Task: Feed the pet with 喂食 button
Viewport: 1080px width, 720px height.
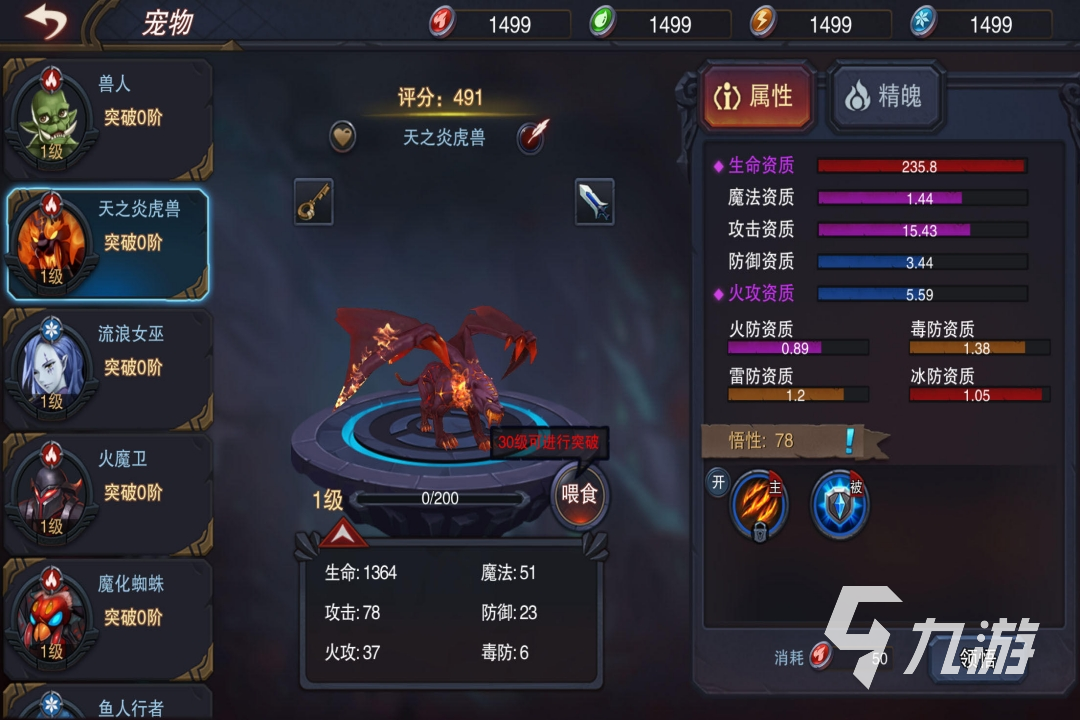Action: [579, 496]
